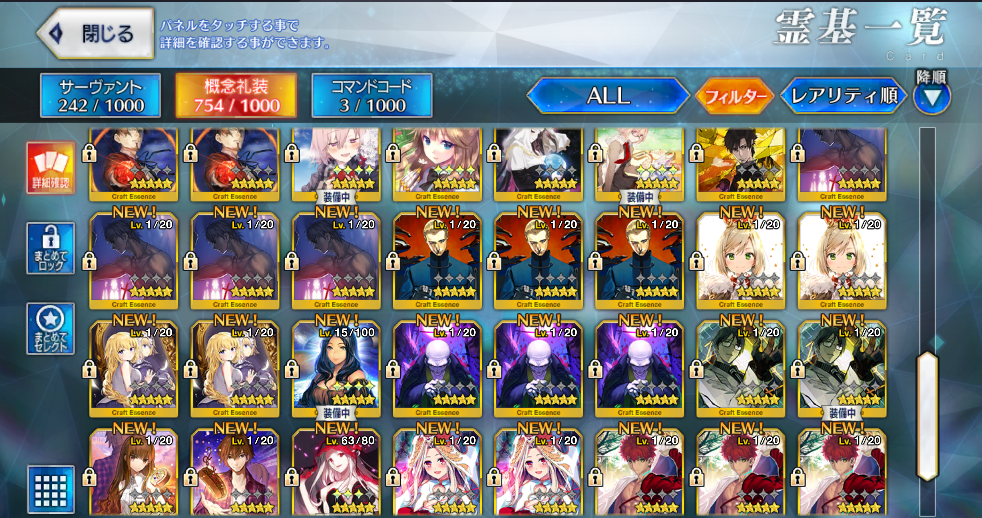Select the Lv. 63/80 craft essence card
The height and width of the screenshot is (518, 982).
coord(336,473)
